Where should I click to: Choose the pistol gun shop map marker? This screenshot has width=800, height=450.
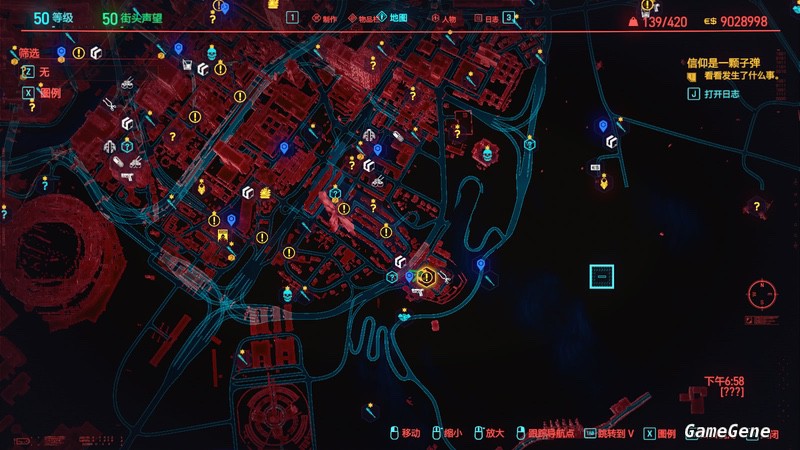[x=127, y=174]
